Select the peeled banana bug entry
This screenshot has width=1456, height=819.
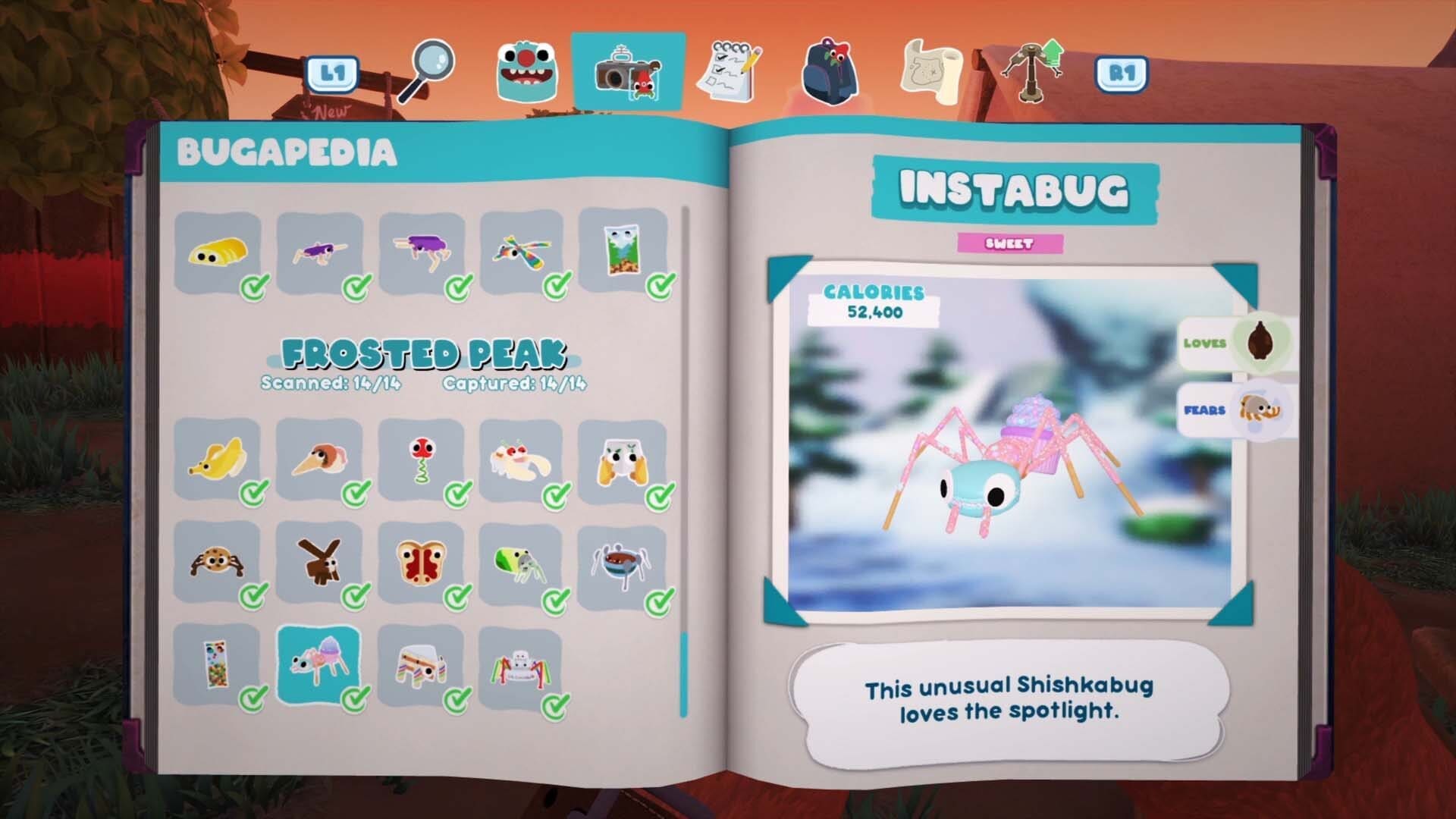pyautogui.click(x=218, y=460)
